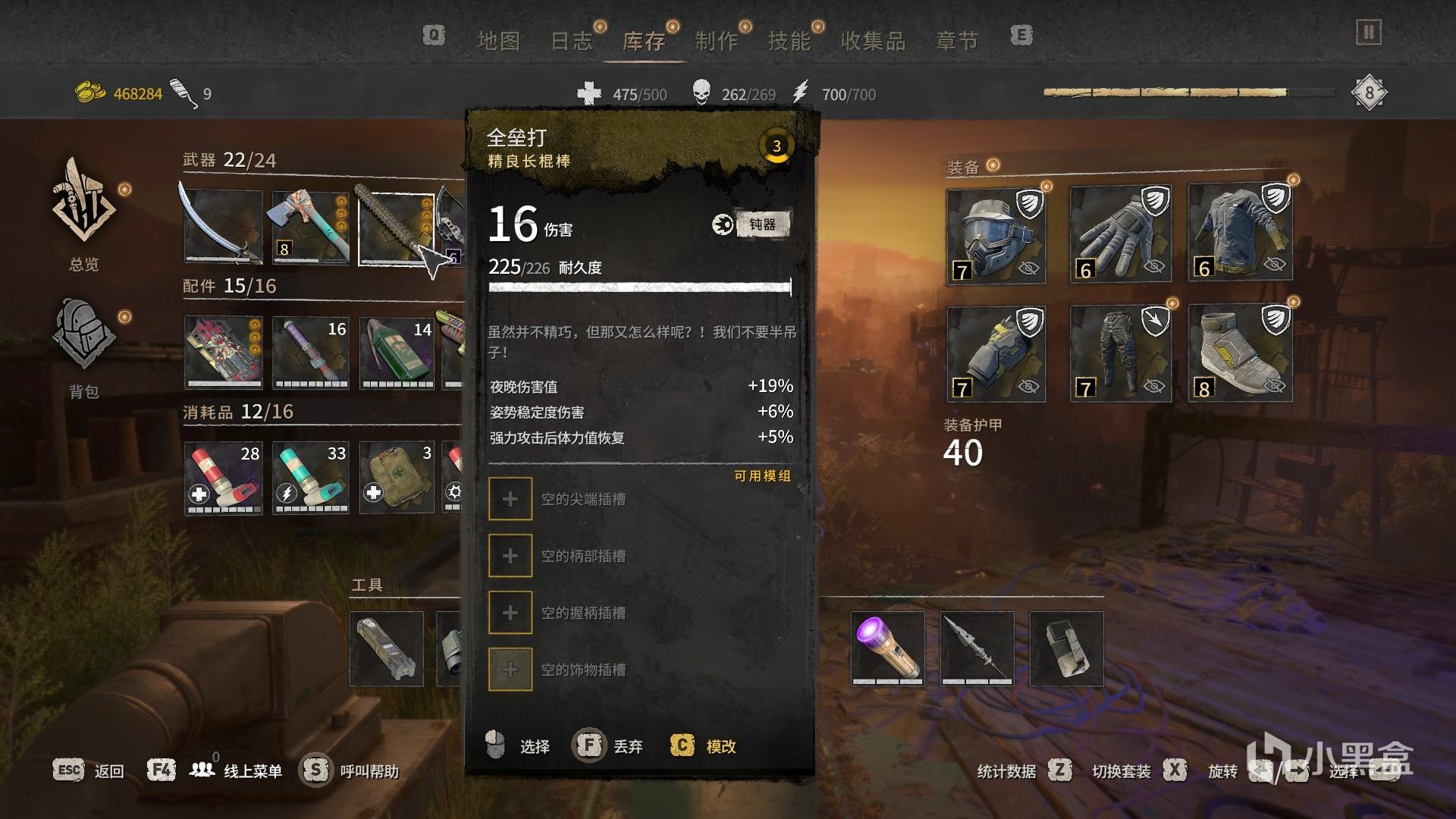
Task: Choose the teal-handled axe weapon slot
Action: (x=310, y=227)
